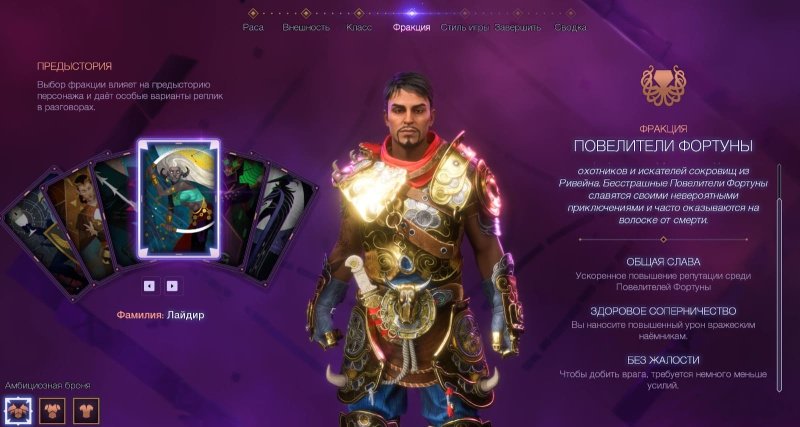
Task: Jump to the Стиль игры step
Action: click(465, 27)
